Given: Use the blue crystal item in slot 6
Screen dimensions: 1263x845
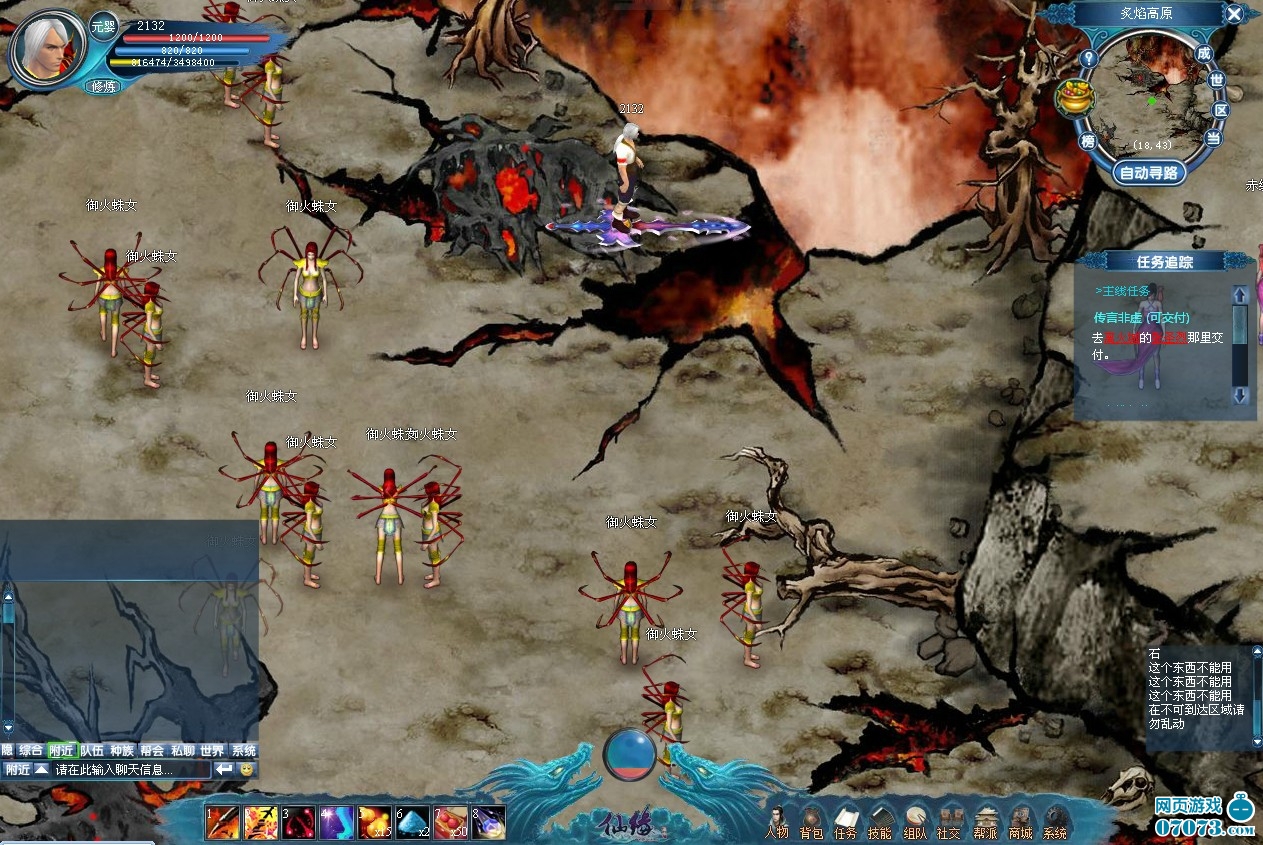Looking at the screenshot, I should (413, 822).
